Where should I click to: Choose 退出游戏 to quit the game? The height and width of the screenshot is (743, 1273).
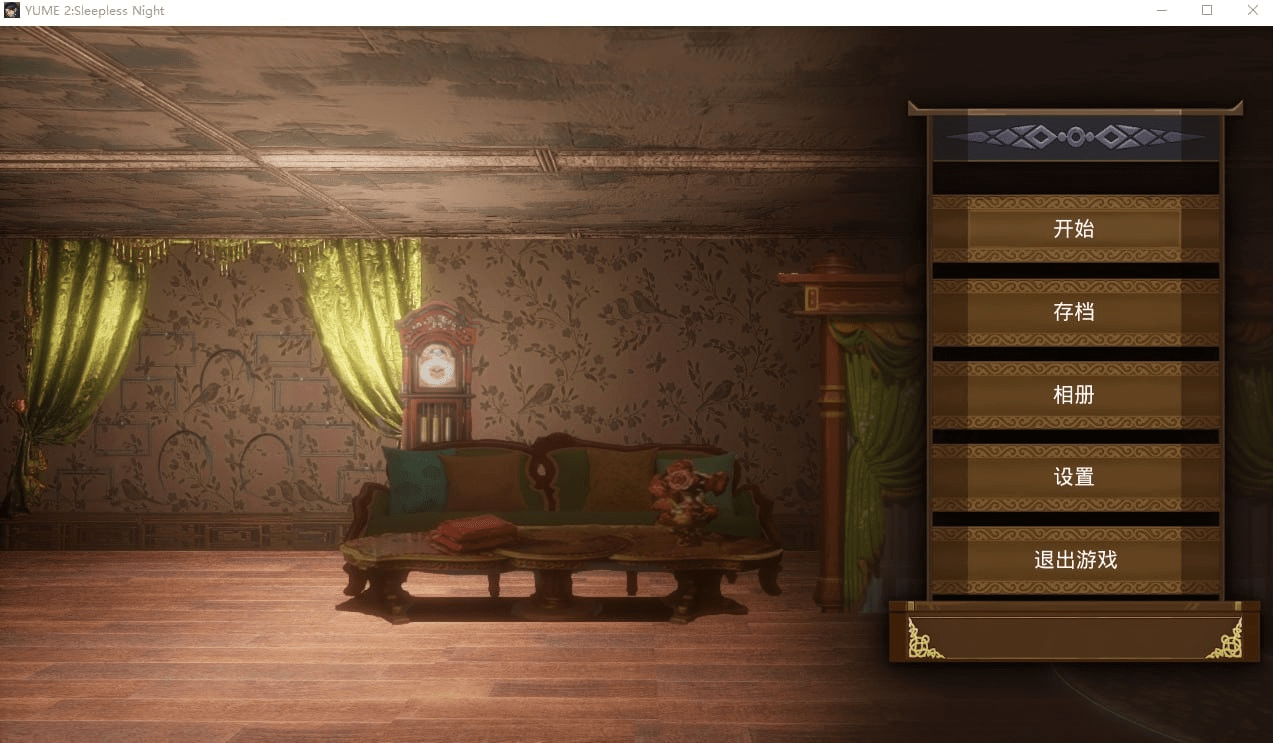[1074, 560]
